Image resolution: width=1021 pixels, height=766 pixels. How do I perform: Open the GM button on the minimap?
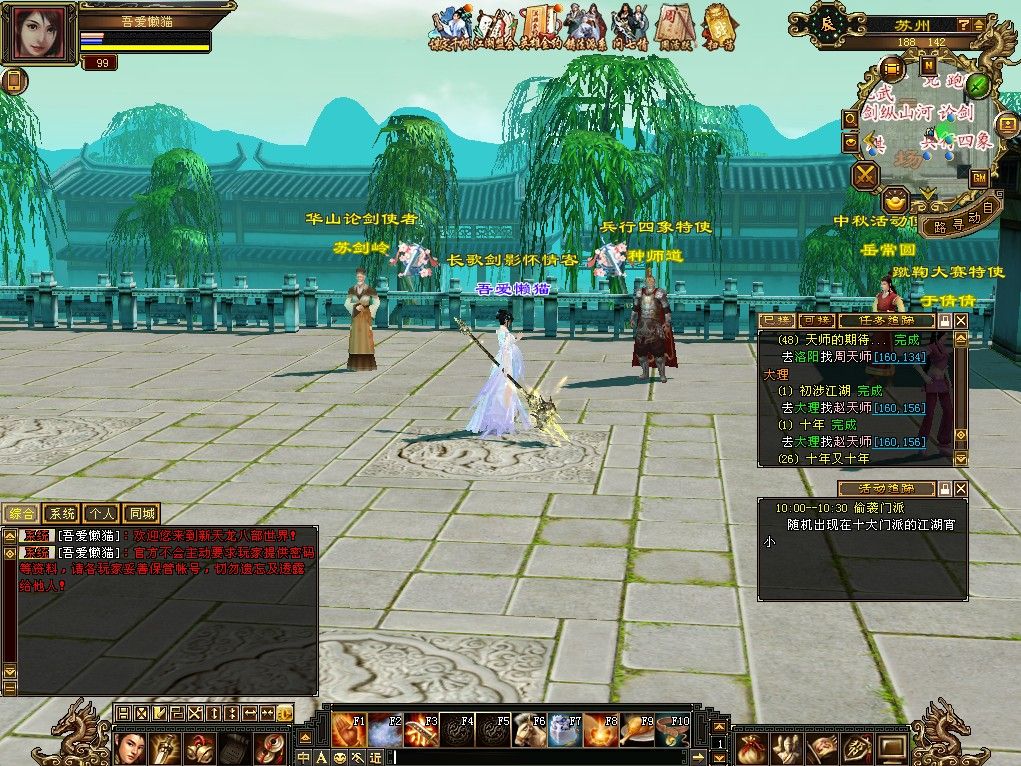[979, 177]
